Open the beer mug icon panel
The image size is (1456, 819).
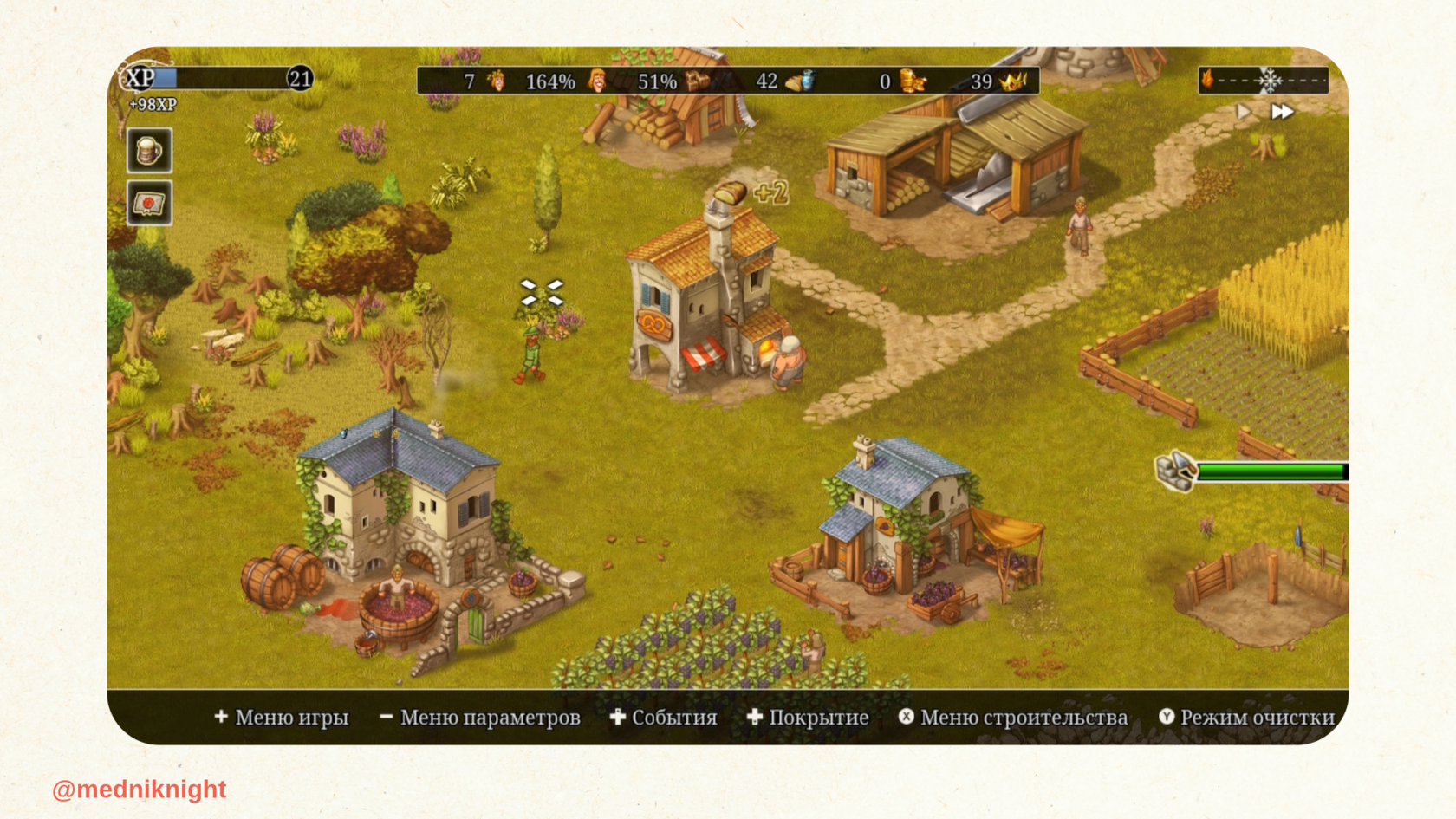coord(149,151)
